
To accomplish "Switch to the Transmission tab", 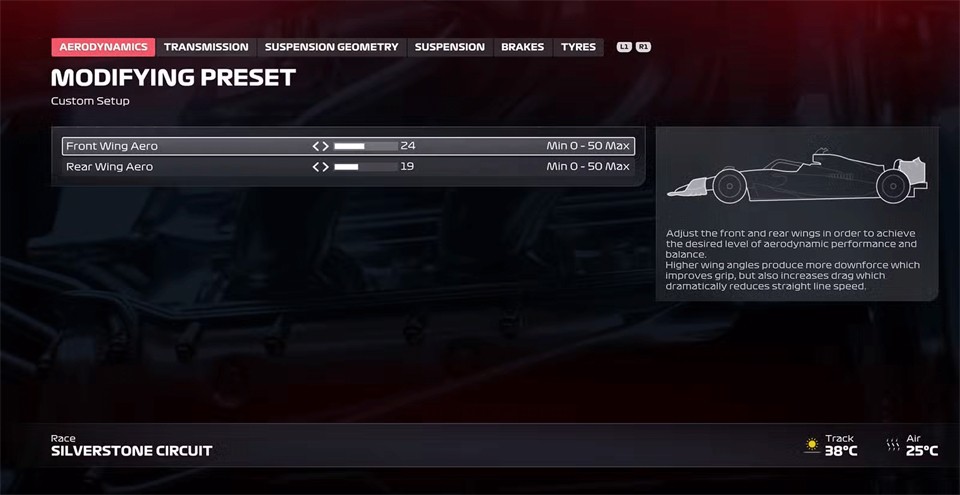I will 206,47.
